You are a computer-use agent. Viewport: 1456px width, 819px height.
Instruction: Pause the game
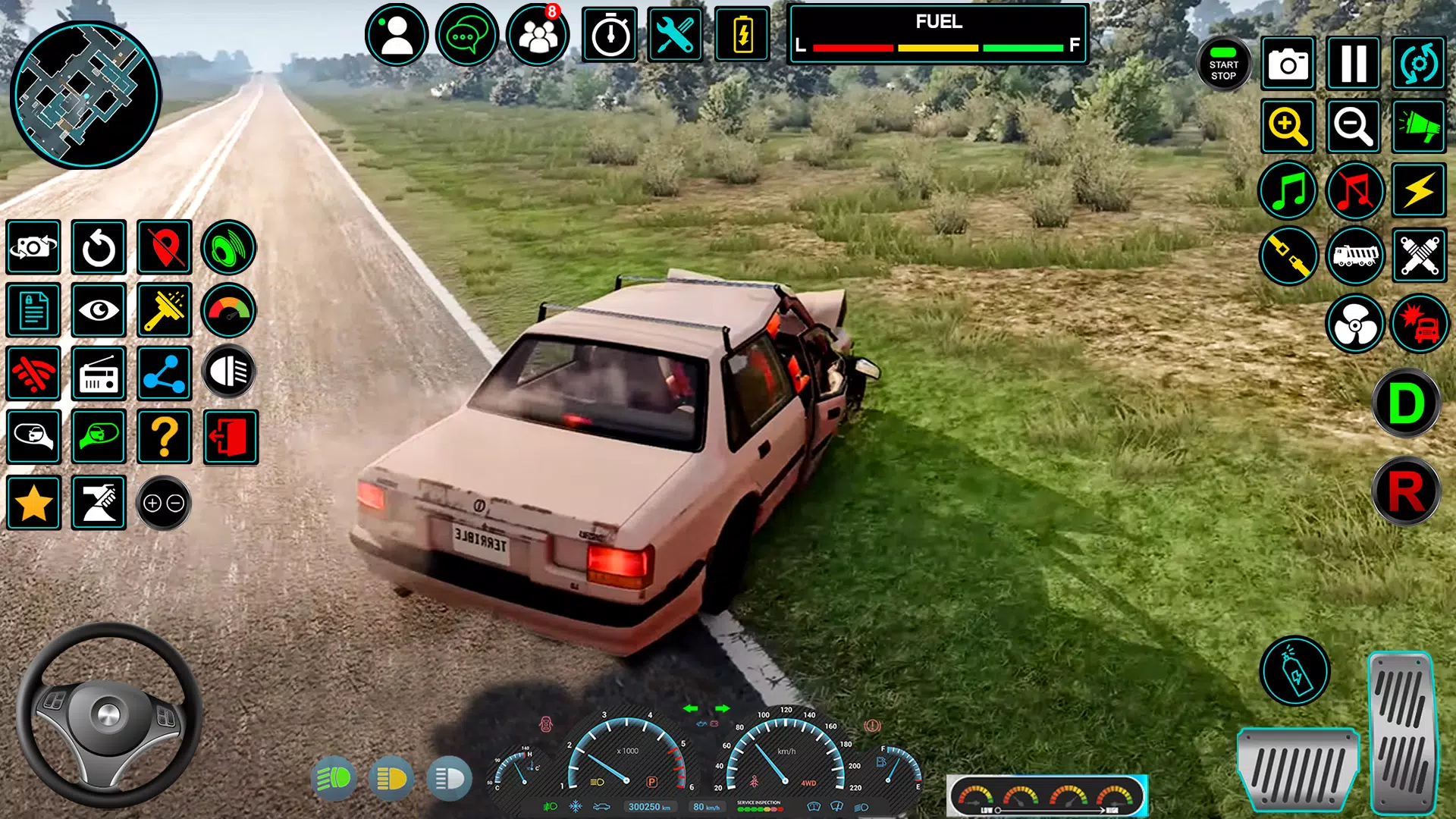1354,64
